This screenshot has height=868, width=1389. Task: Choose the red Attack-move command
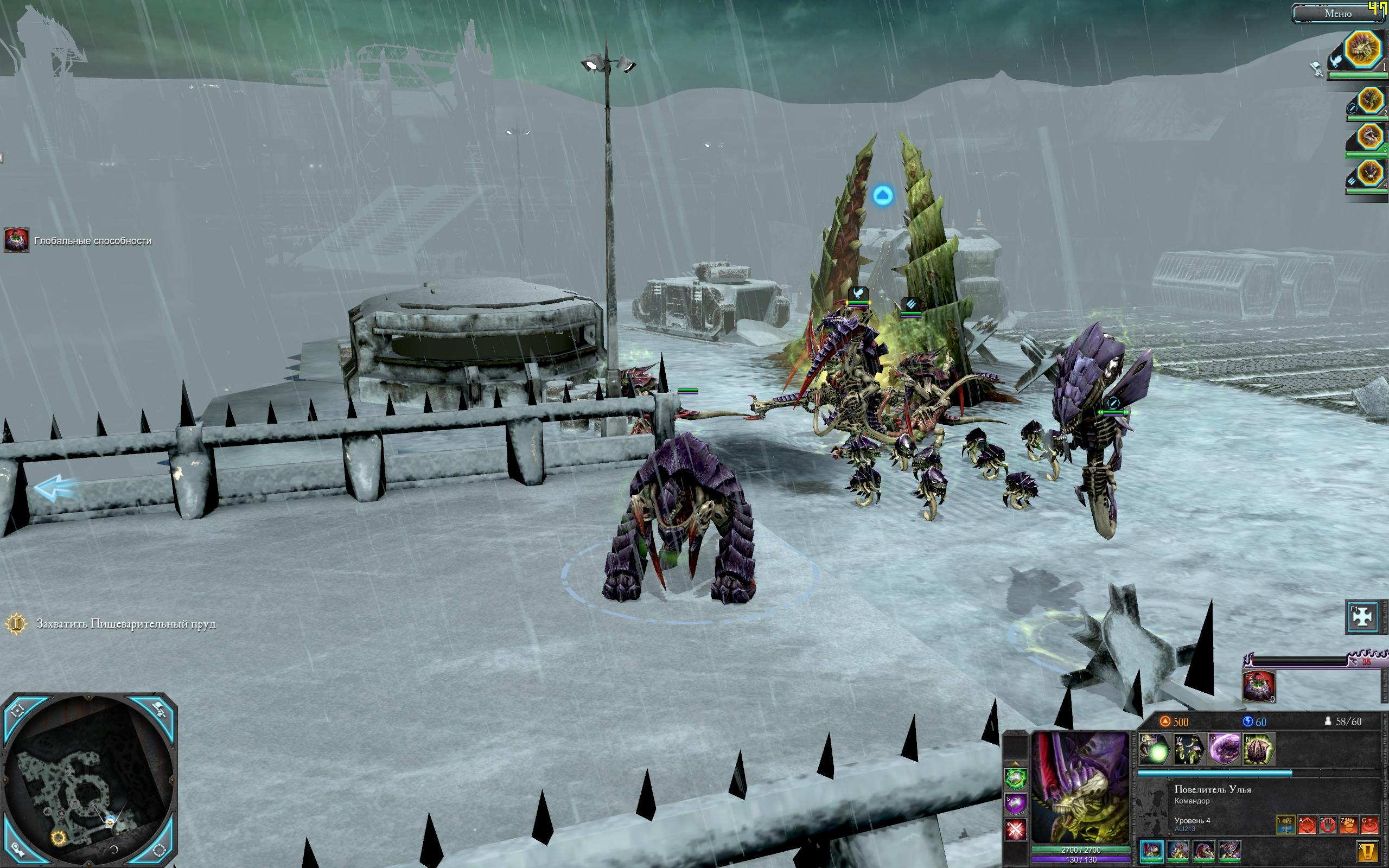tap(1307, 825)
